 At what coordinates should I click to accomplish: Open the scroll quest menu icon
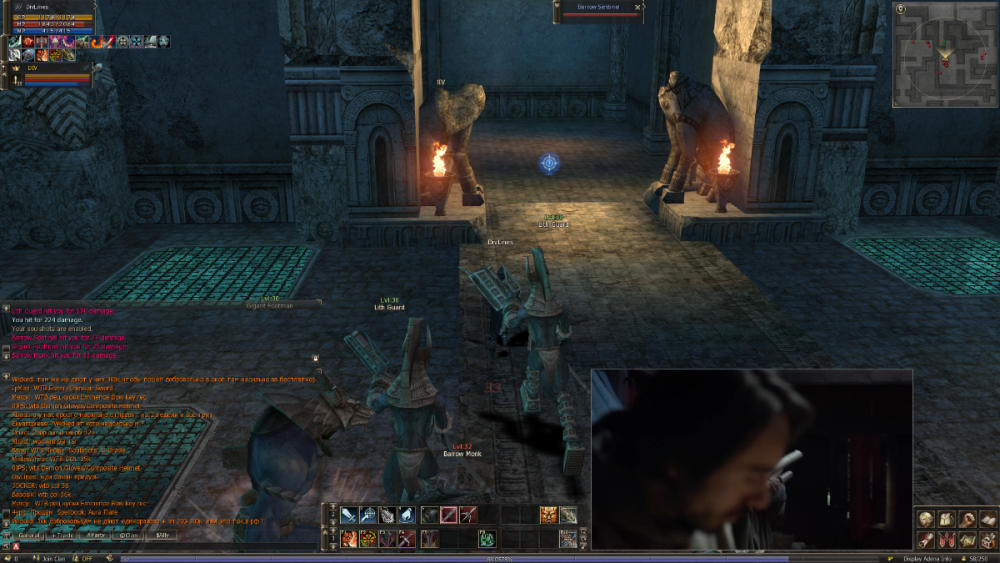click(x=926, y=540)
